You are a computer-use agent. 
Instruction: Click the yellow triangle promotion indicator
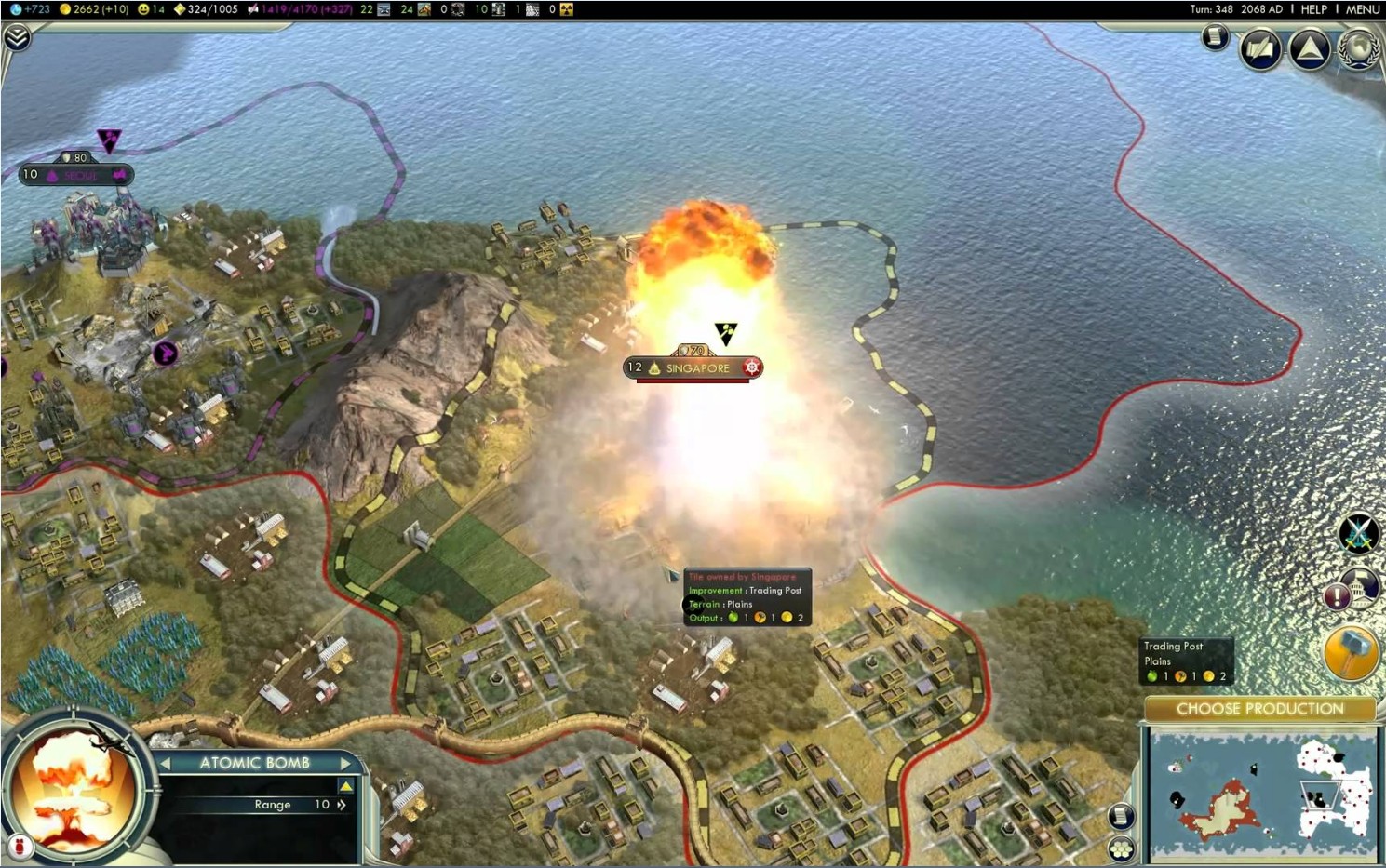click(x=346, y=786)
